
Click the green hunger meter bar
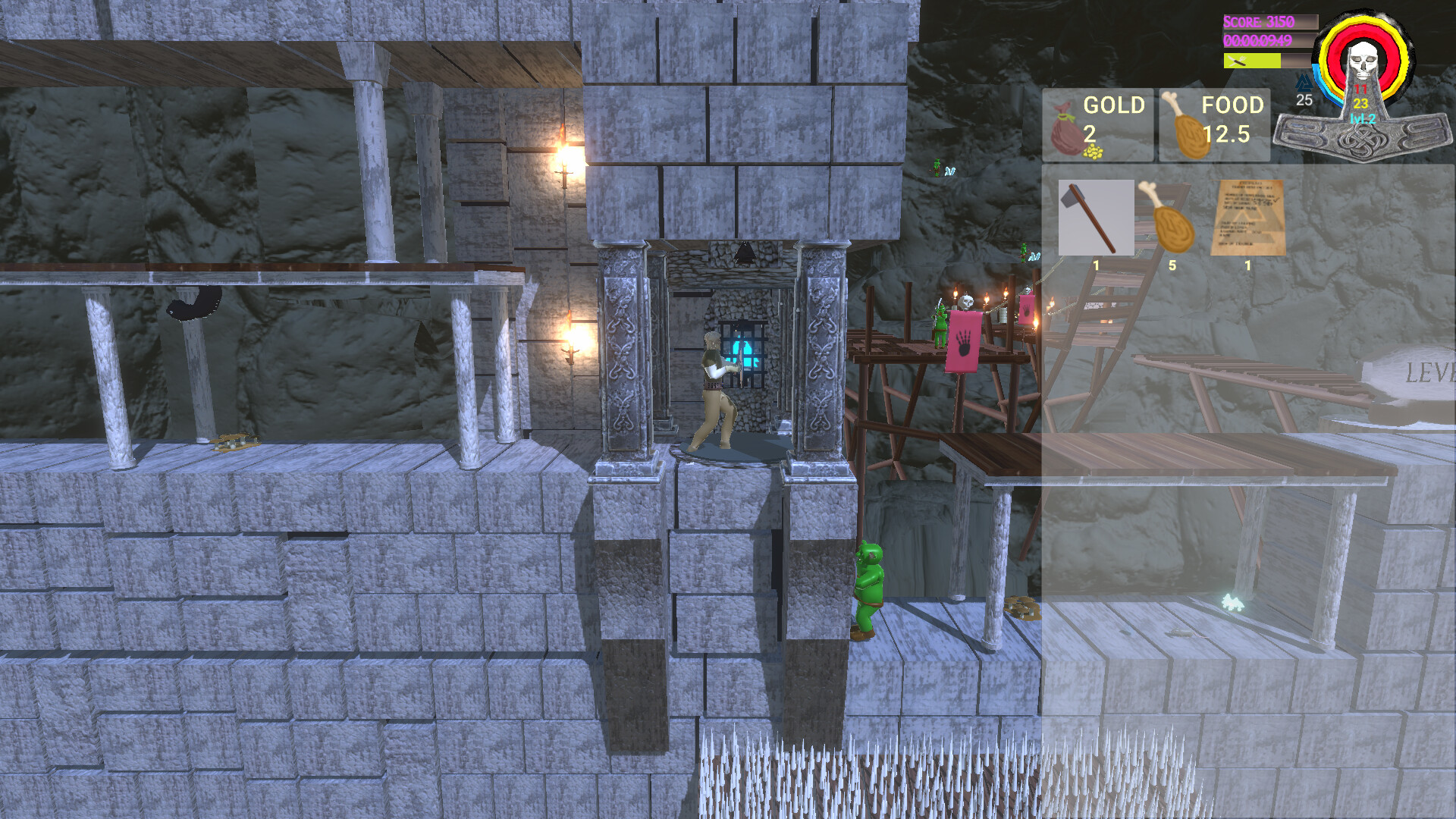click(1257, 61)
